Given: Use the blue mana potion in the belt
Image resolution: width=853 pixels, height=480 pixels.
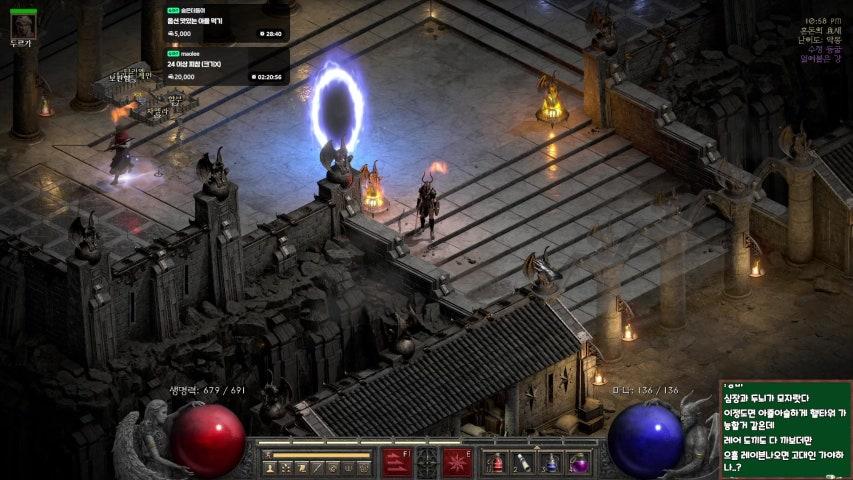Looking at the screenshot, I should click(550, 463).
